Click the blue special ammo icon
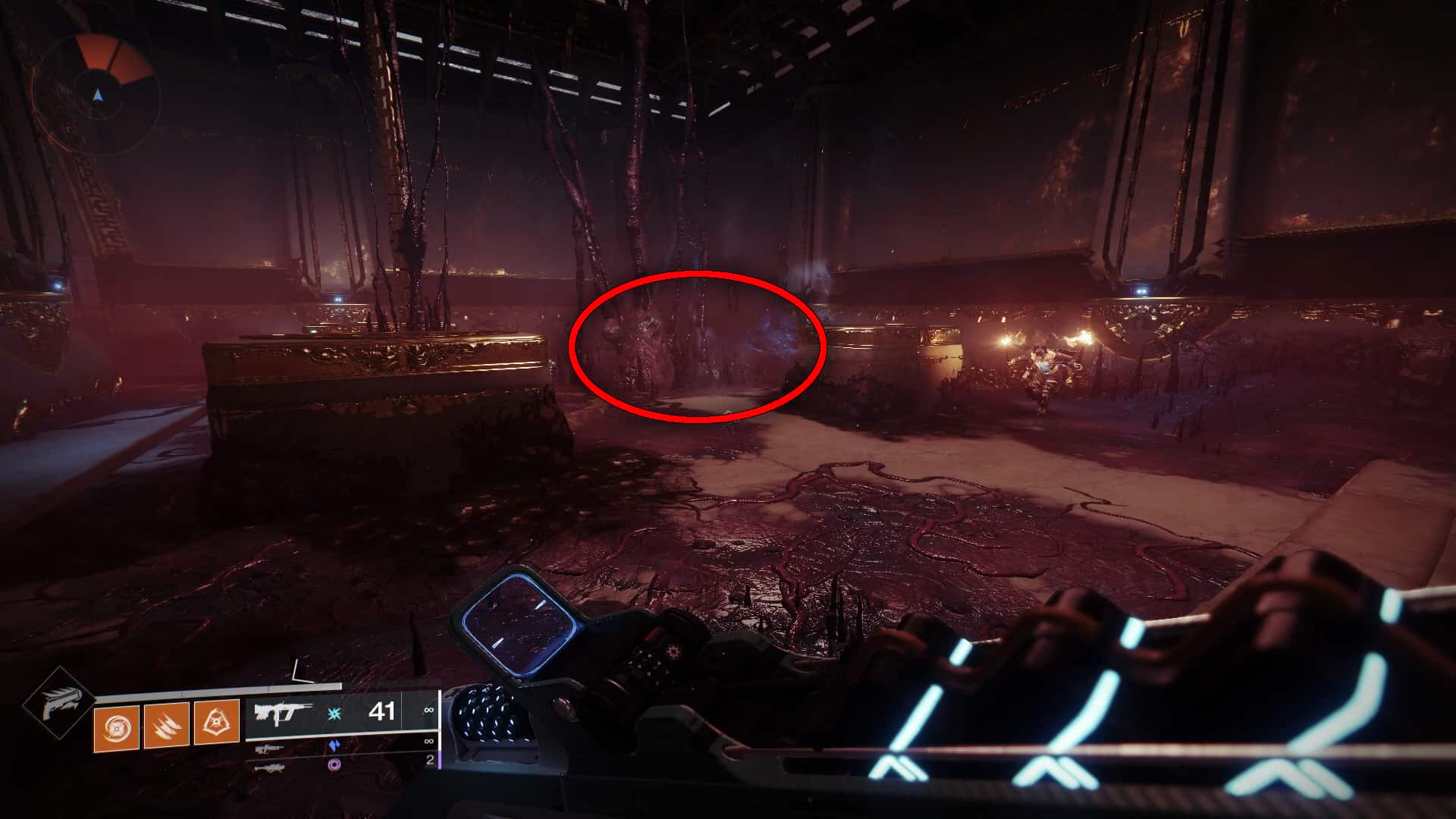 335,746
